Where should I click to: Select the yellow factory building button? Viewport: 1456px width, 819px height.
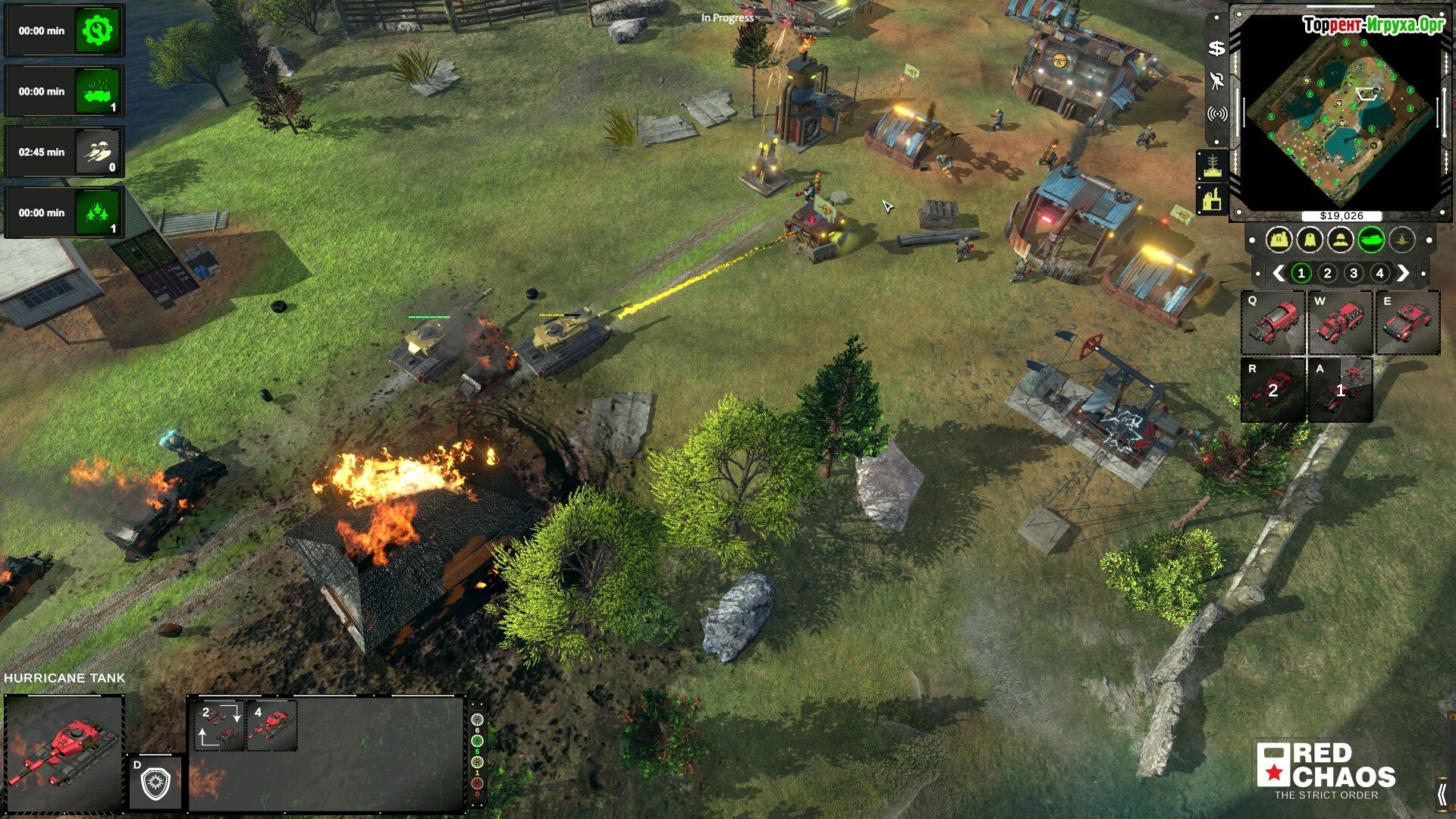(1212, 199)
